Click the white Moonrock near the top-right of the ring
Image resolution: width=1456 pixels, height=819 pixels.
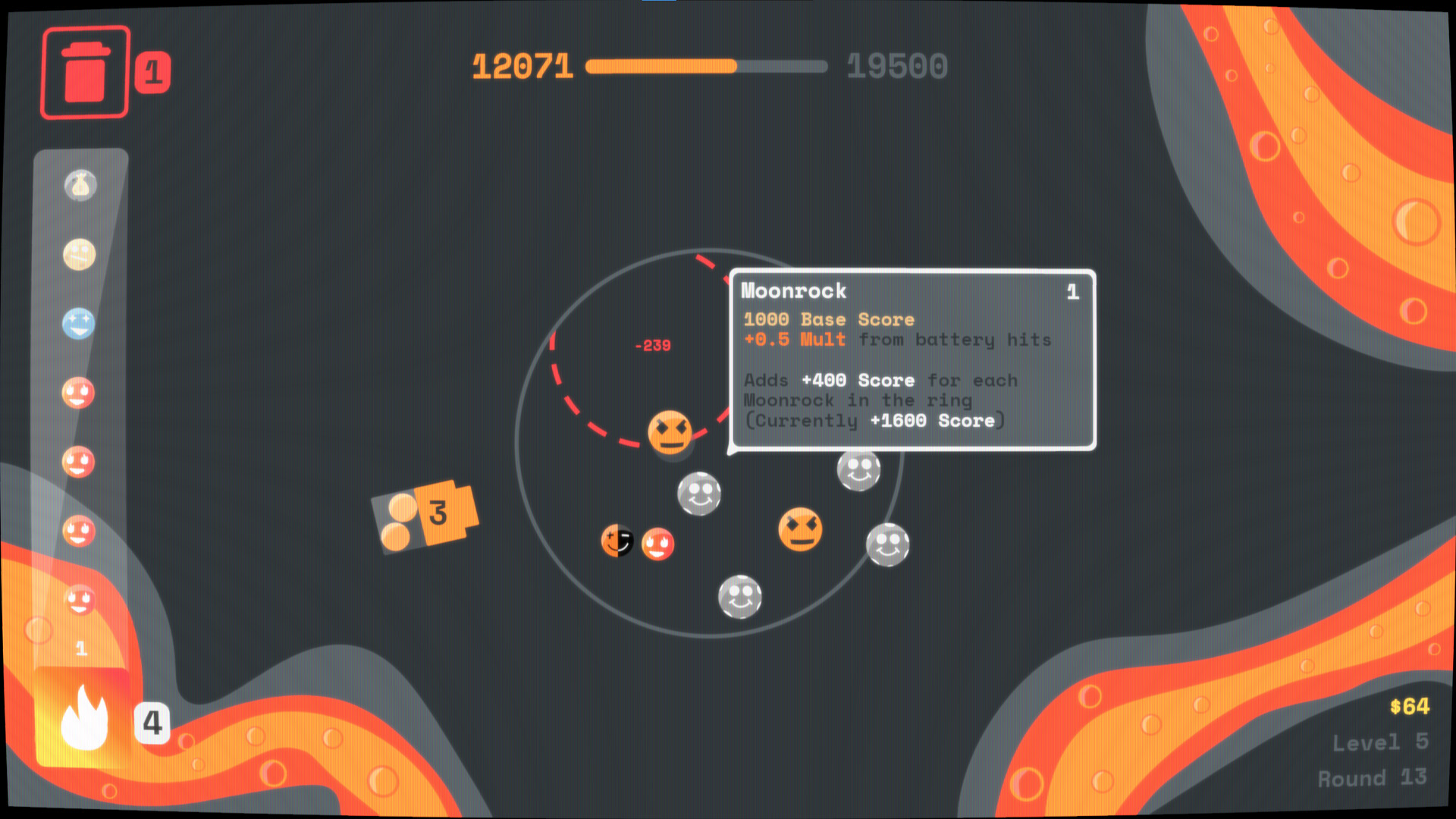coord(858,470)
